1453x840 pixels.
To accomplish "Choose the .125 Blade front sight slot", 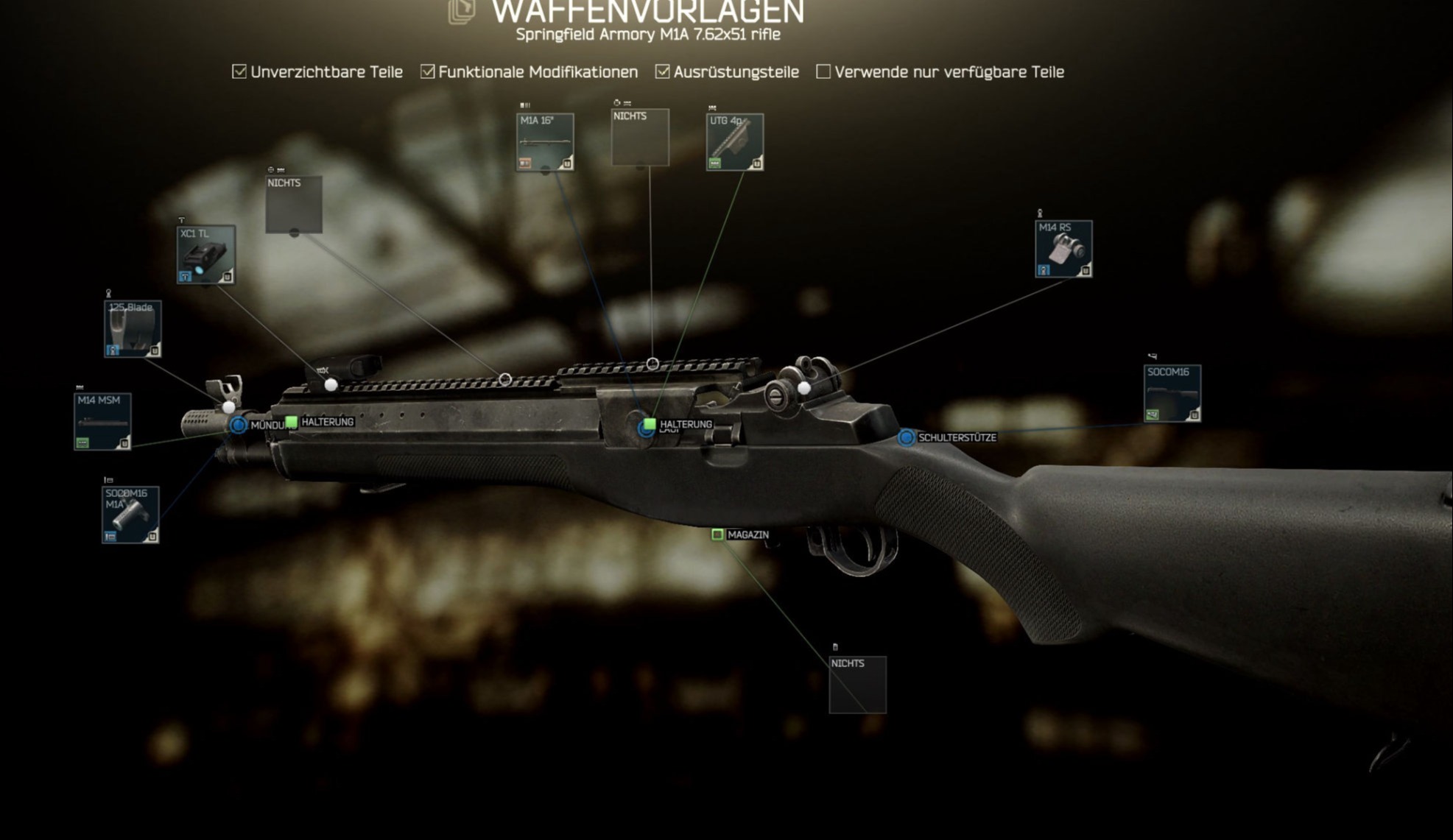I will [133, 328].
